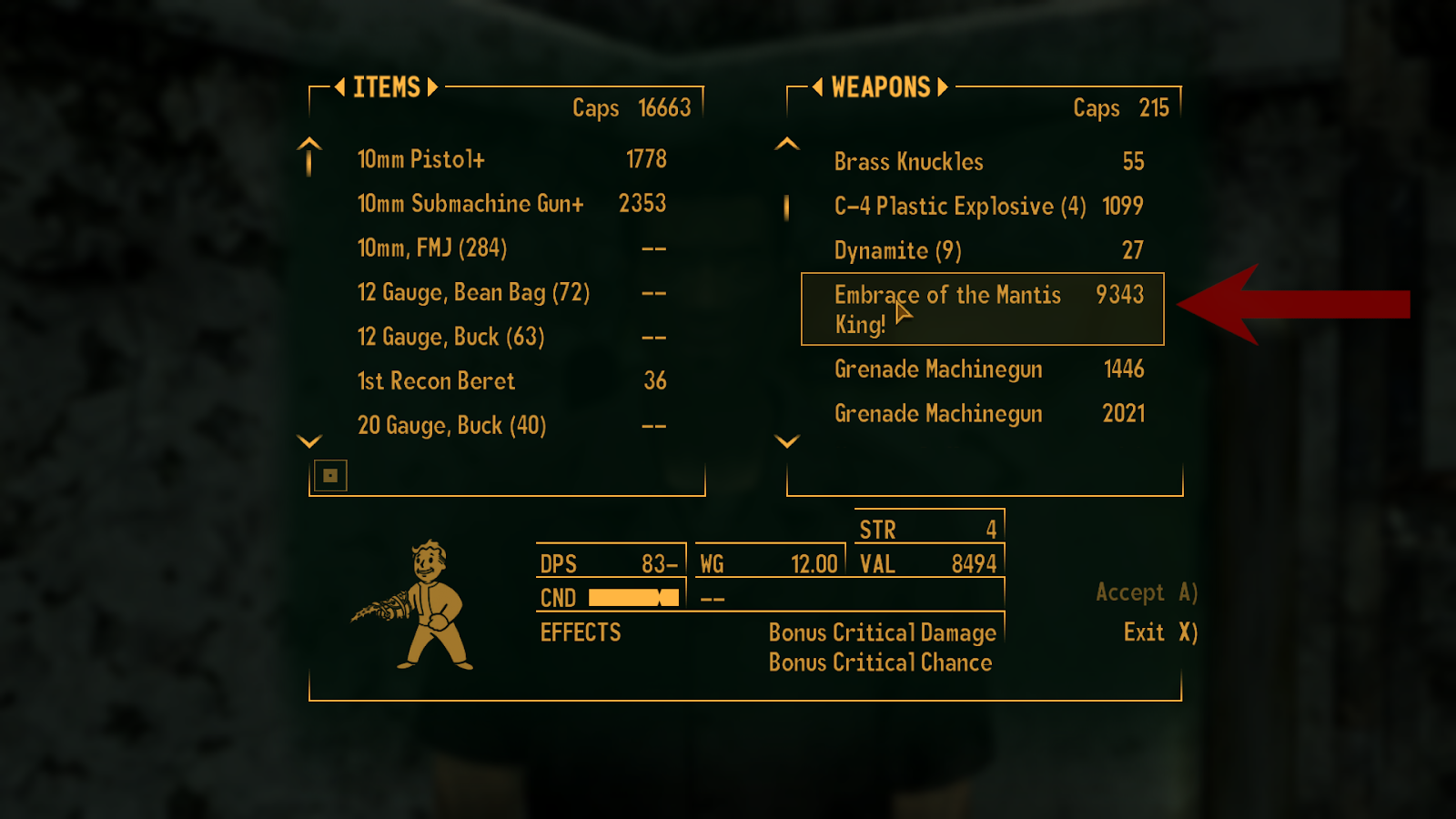Select the Grenade Machinegun priced 2021

(x=987, y=414)
